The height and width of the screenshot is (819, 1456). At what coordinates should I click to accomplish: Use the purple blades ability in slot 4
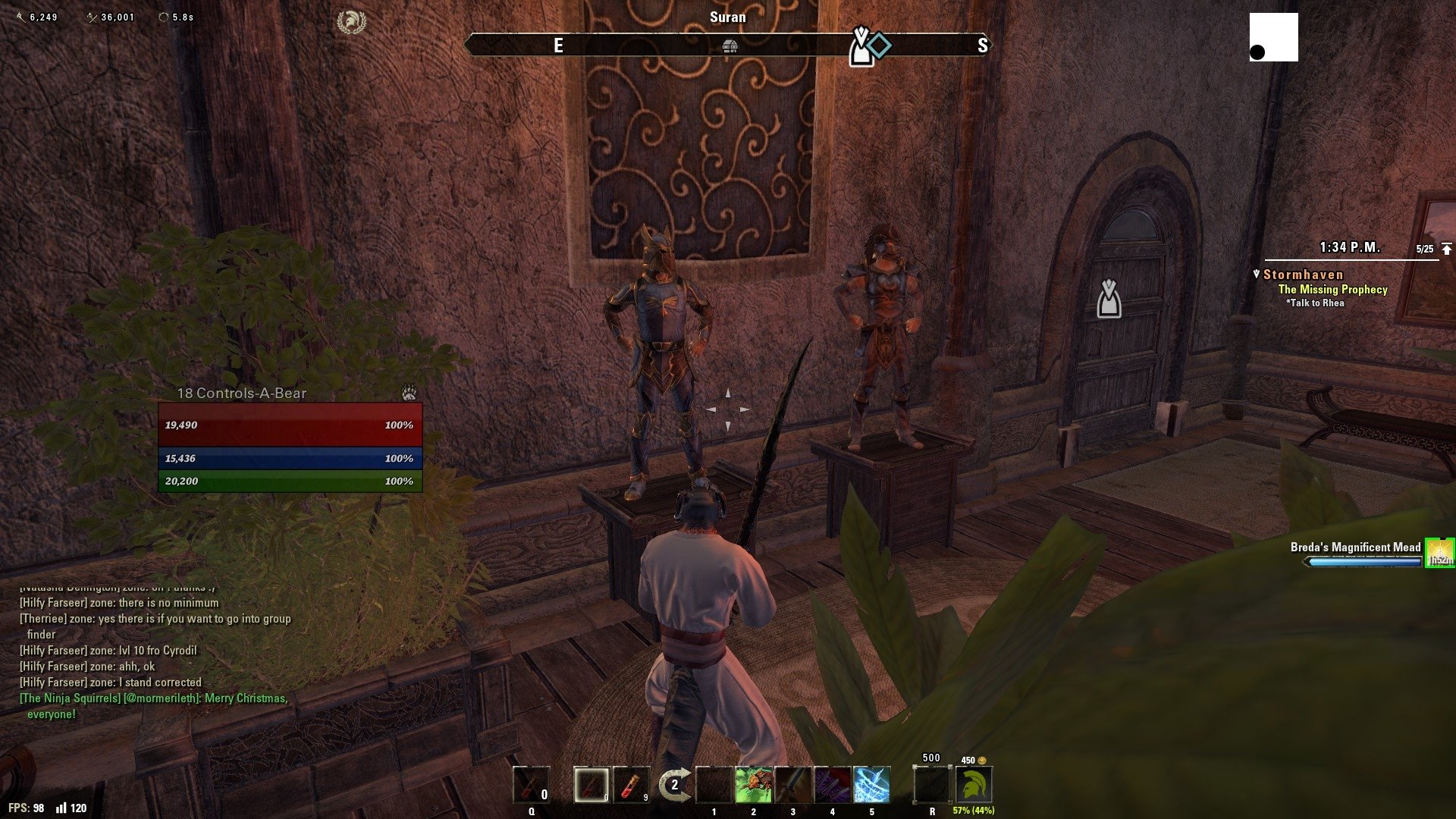[x=830, y=785]
